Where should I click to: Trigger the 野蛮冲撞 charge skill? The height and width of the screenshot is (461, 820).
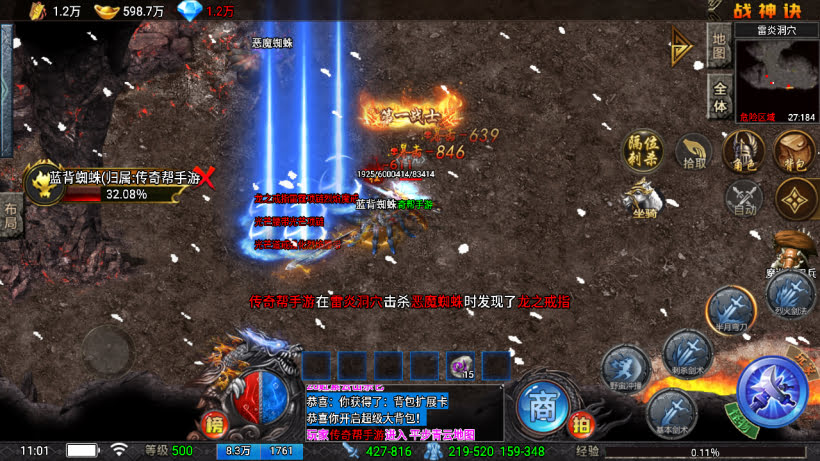click(625, 367)
